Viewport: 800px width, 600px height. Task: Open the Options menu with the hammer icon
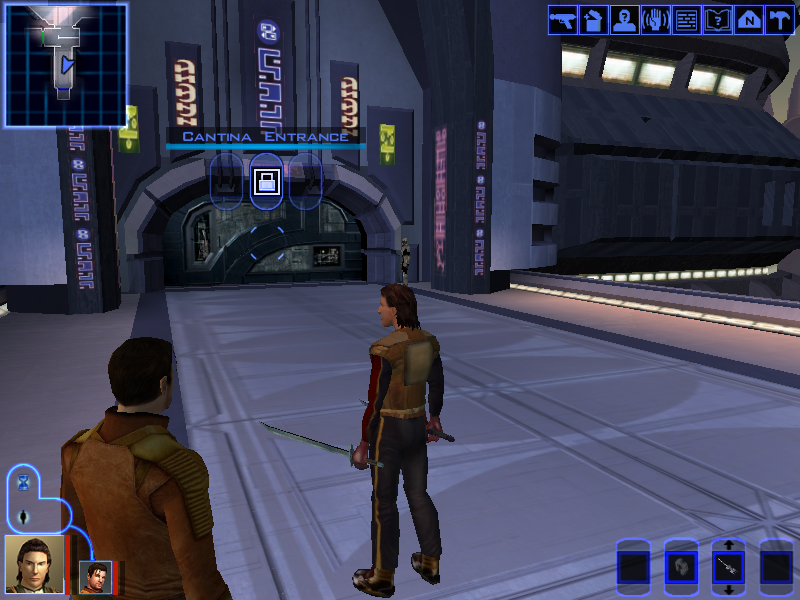tap(779, 20)
